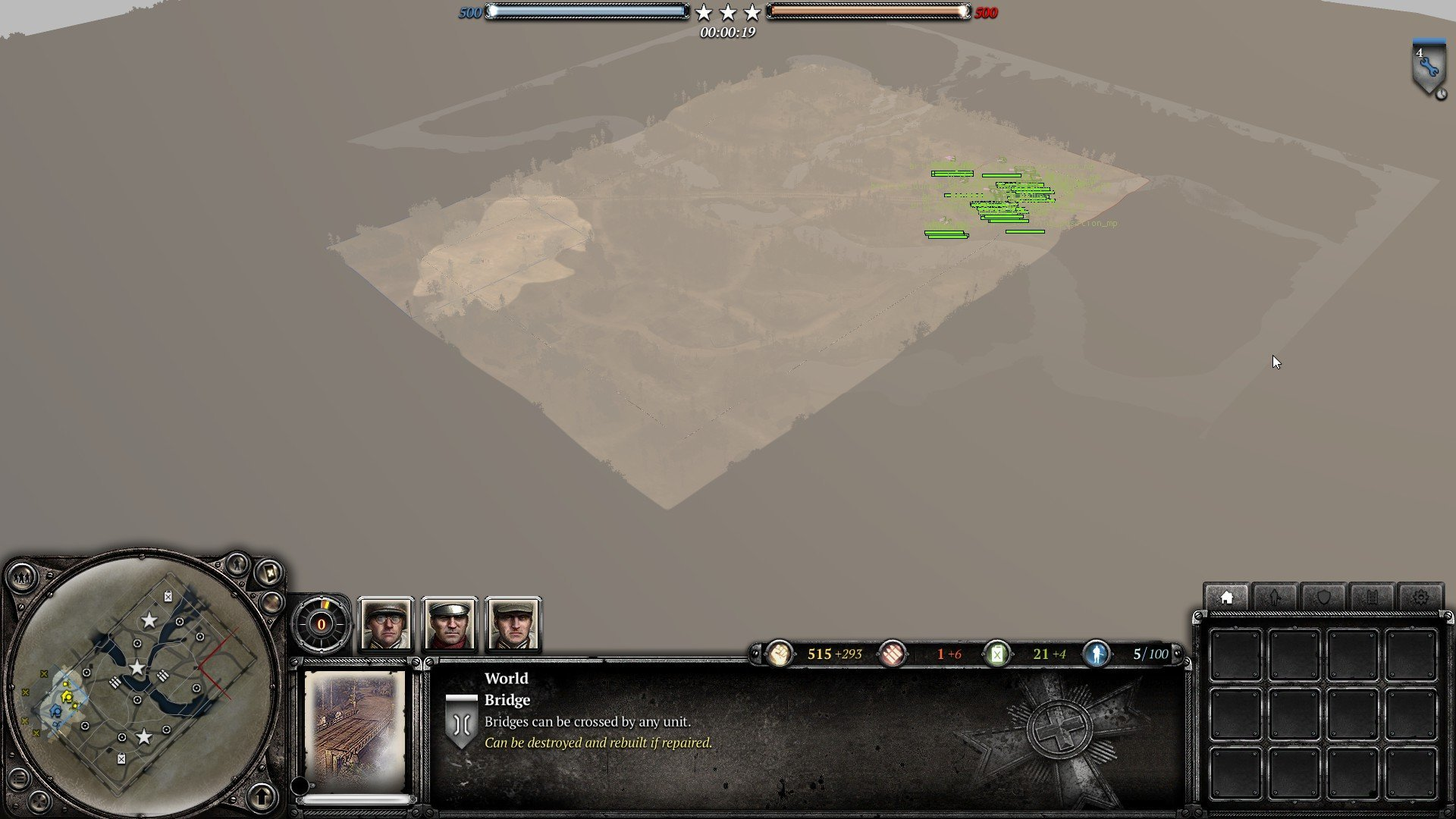Open the infantry soldier tab
Image resolution: width=1456 pixels, height=819 pixels.
(1275, 598)
